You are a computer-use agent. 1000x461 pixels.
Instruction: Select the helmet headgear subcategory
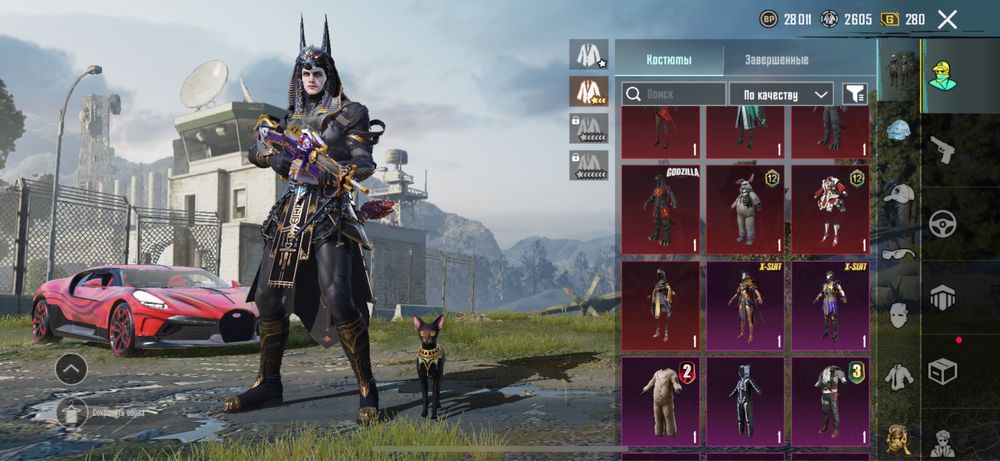[900, 132]
